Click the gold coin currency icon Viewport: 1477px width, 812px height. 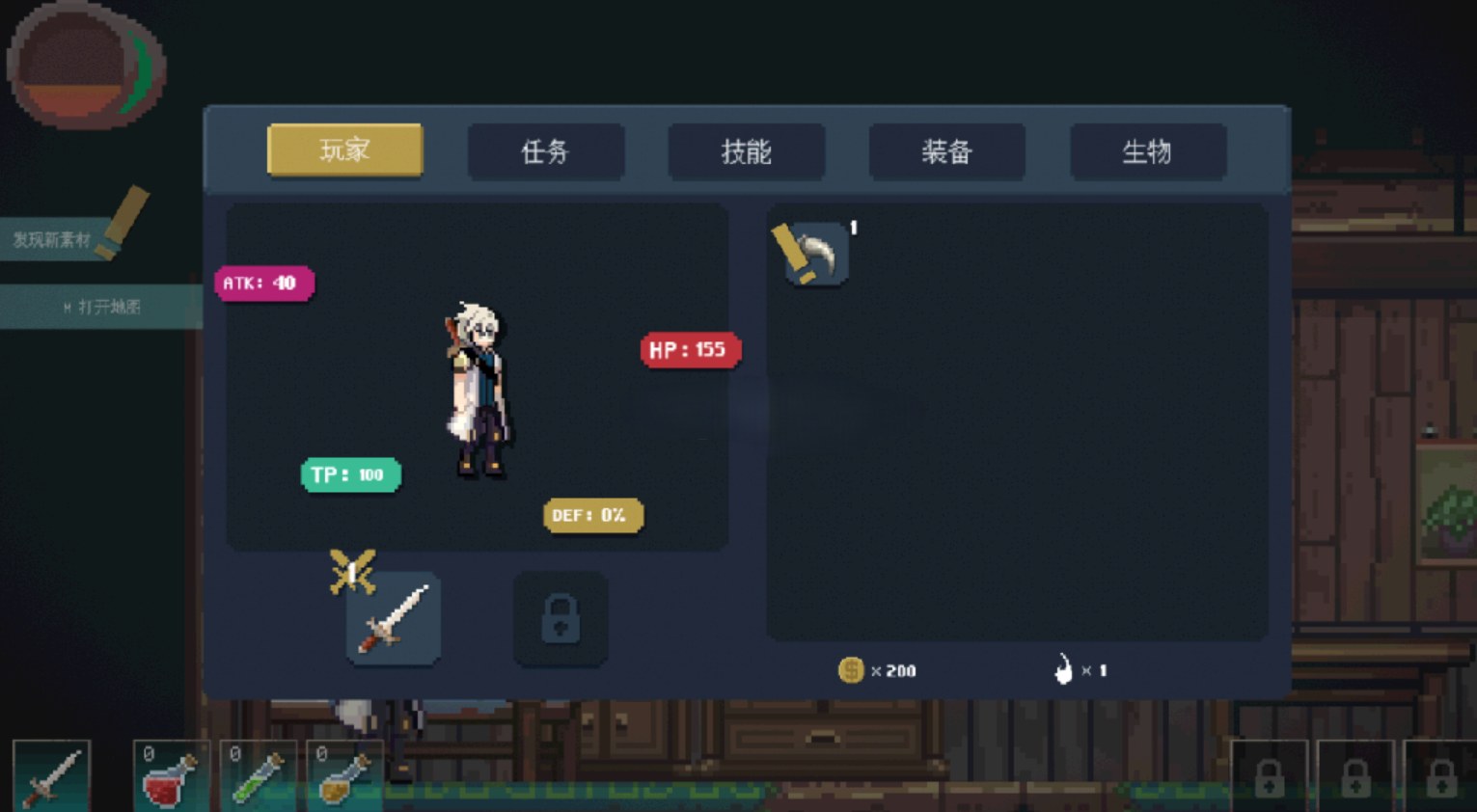(x=851, y=670)
